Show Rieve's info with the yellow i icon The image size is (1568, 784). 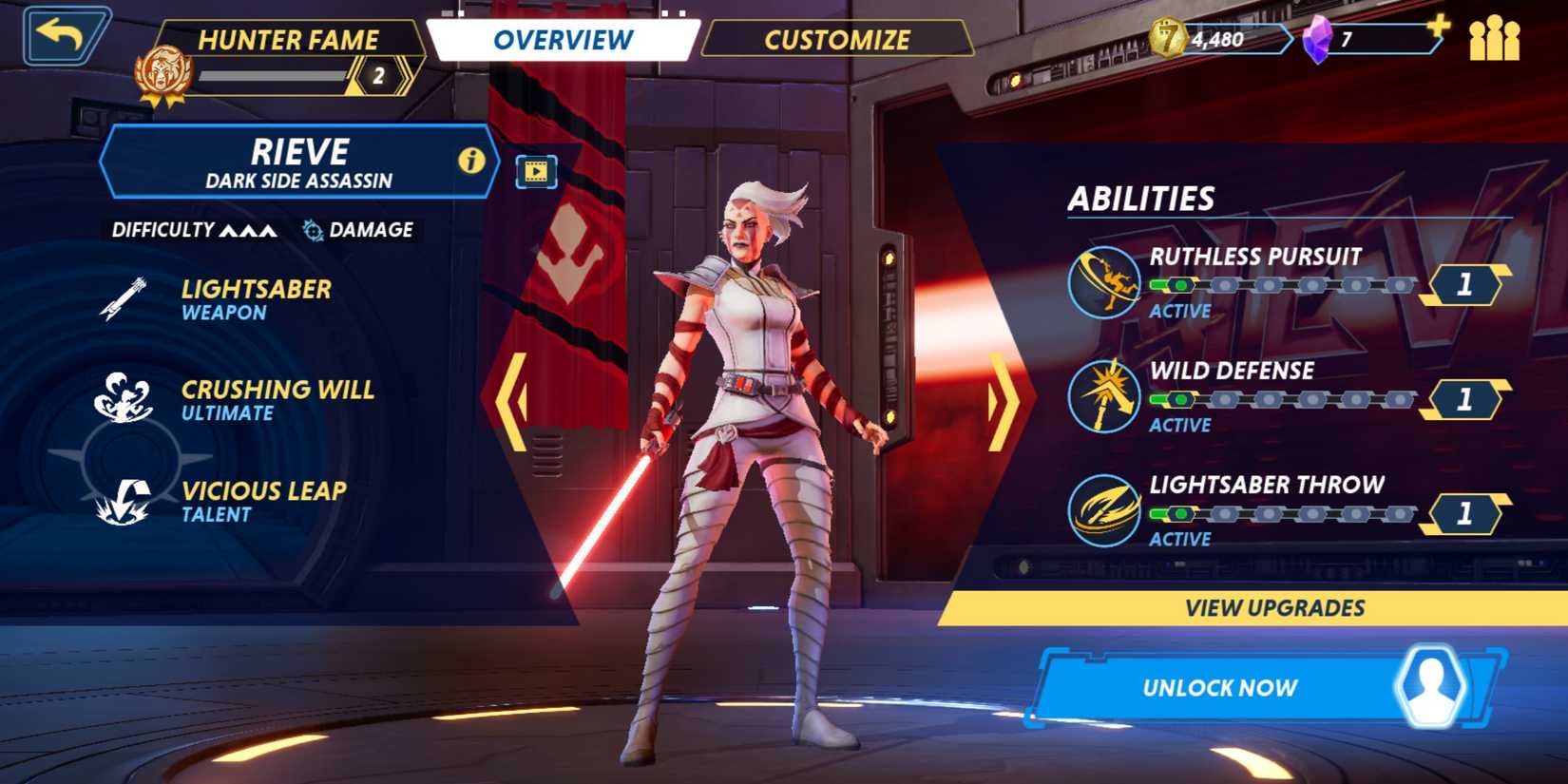tap(471, 161)
